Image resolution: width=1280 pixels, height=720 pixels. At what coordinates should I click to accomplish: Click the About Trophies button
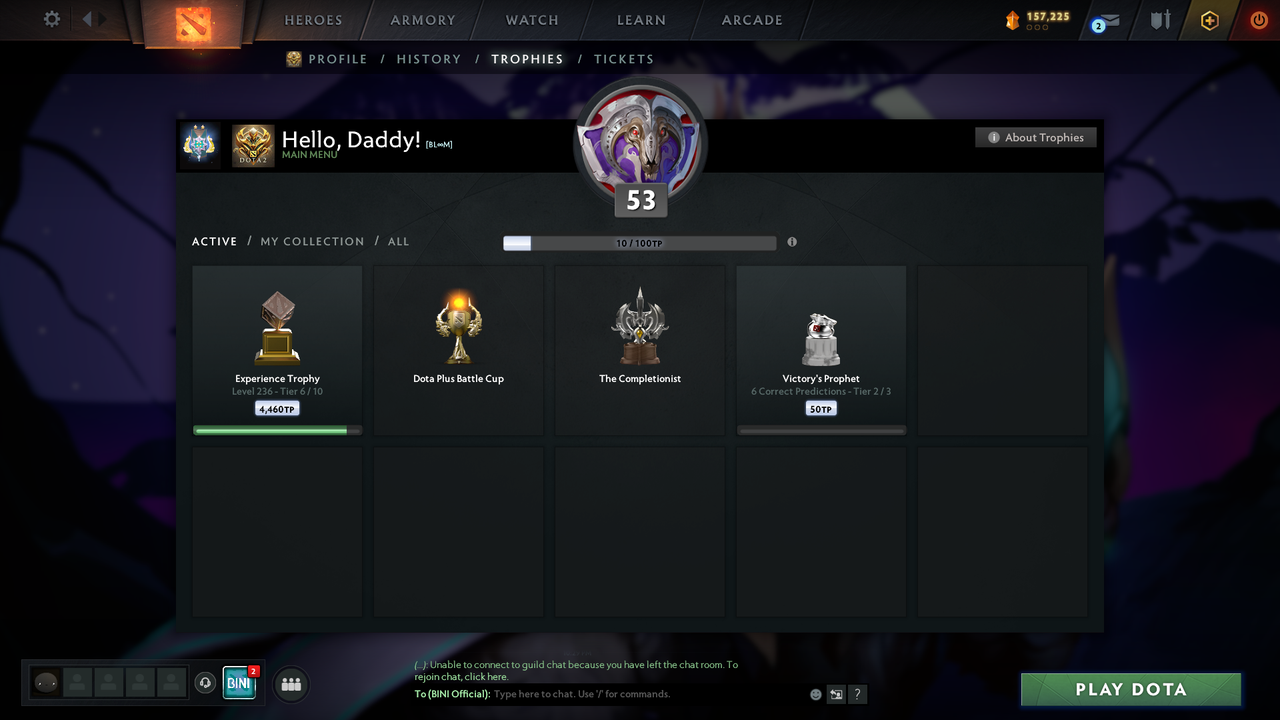pos(1036,137)
